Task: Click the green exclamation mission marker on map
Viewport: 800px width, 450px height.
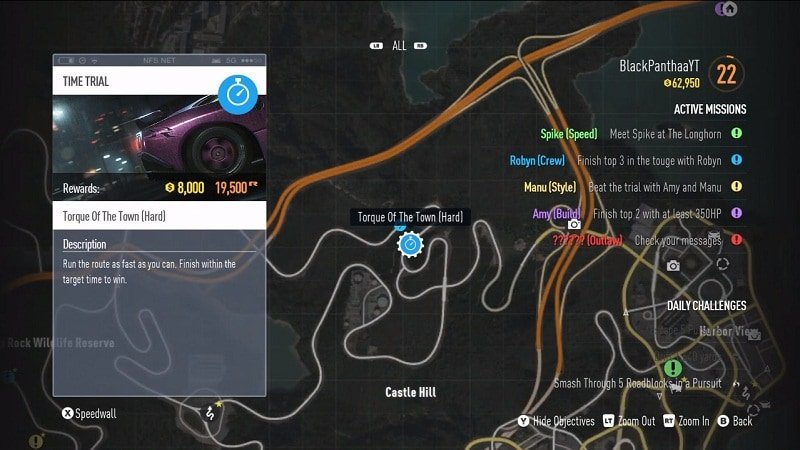Action: coord(673,369)
